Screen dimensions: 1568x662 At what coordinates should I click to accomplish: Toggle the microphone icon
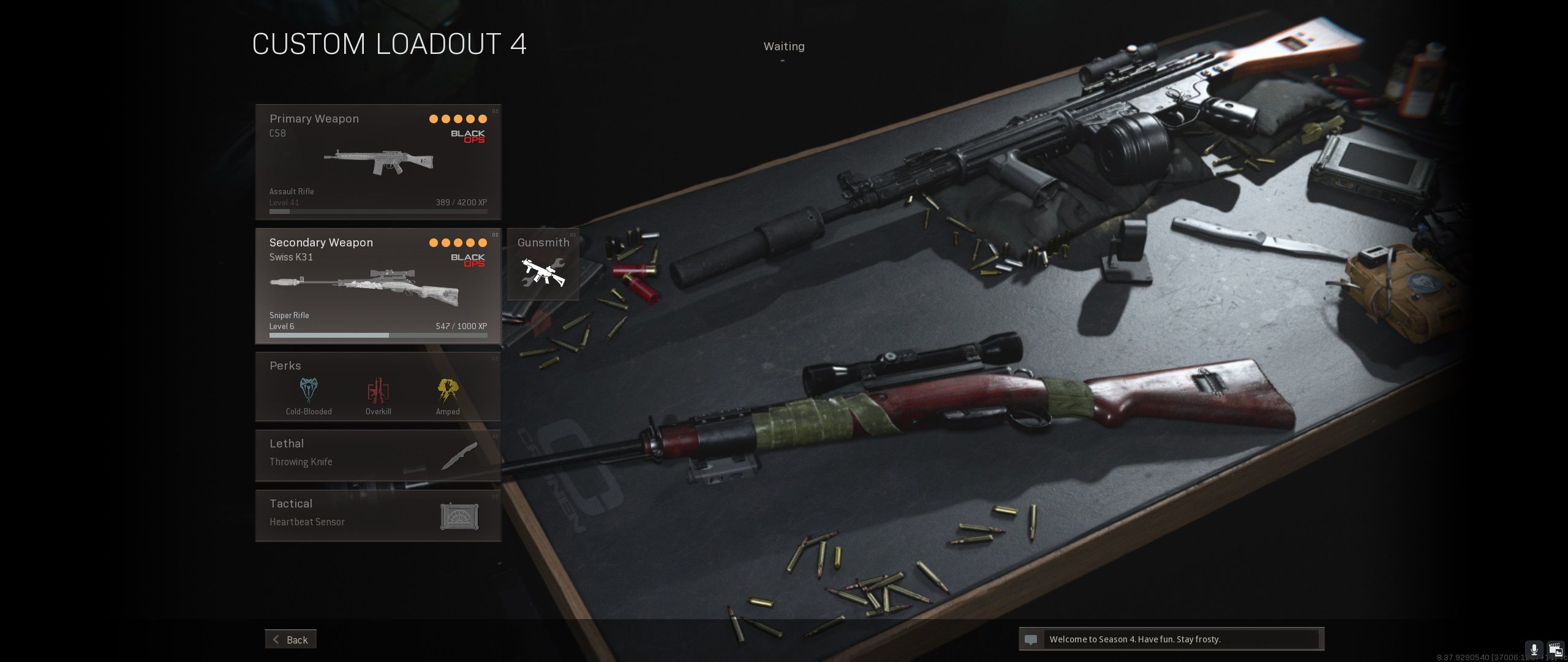(x=1534, y=649)
